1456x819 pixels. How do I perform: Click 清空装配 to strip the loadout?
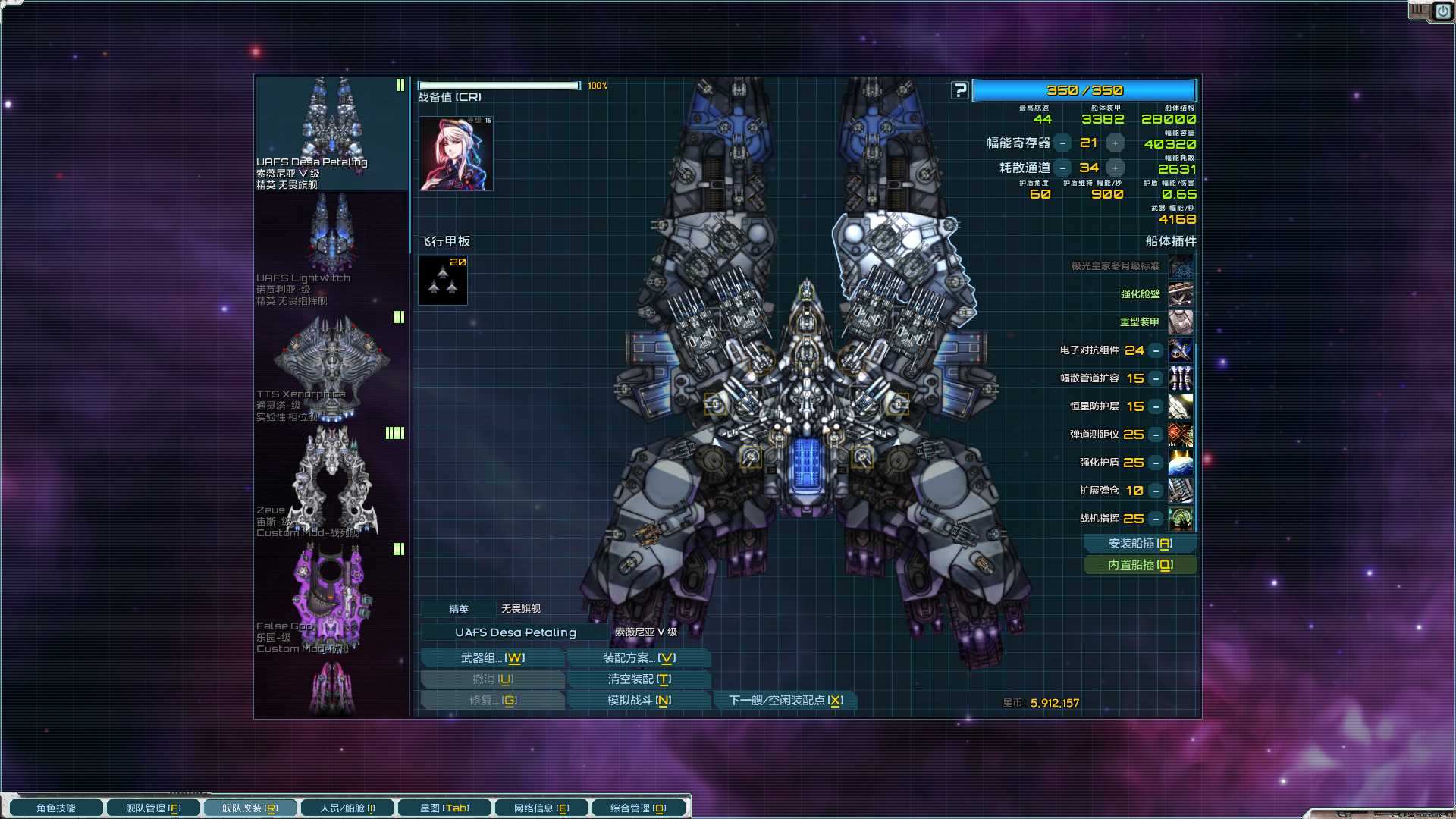639,679
